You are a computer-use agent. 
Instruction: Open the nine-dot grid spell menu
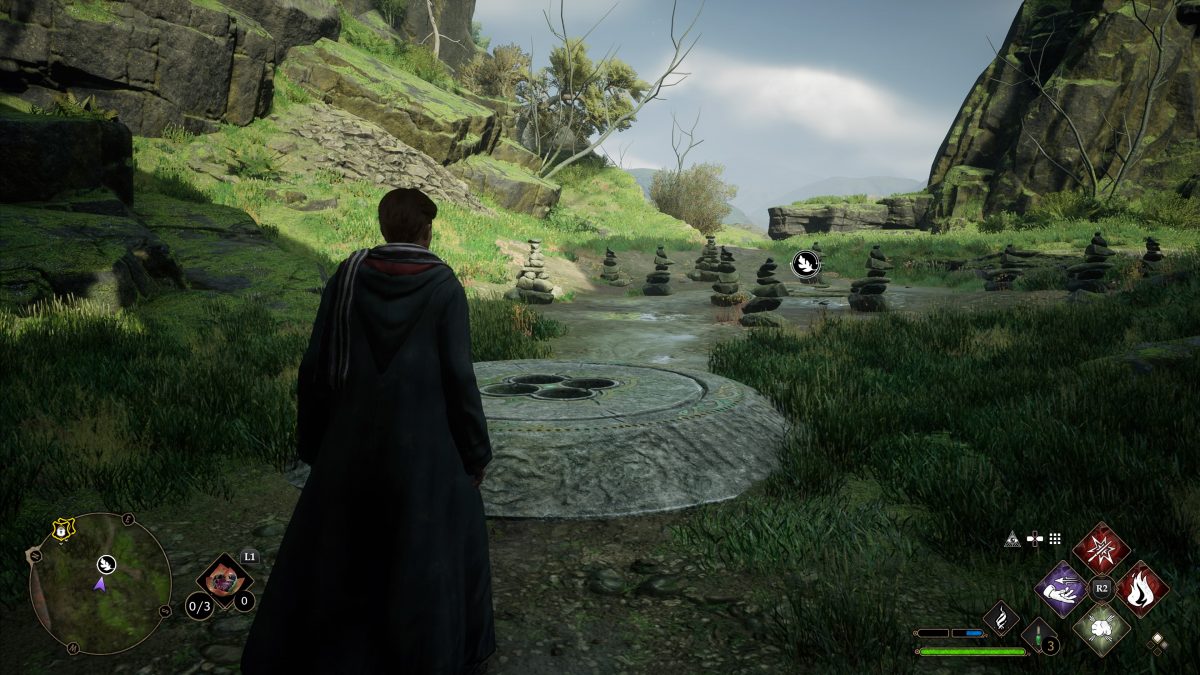pyautogui.click(x=1055, y=539)
